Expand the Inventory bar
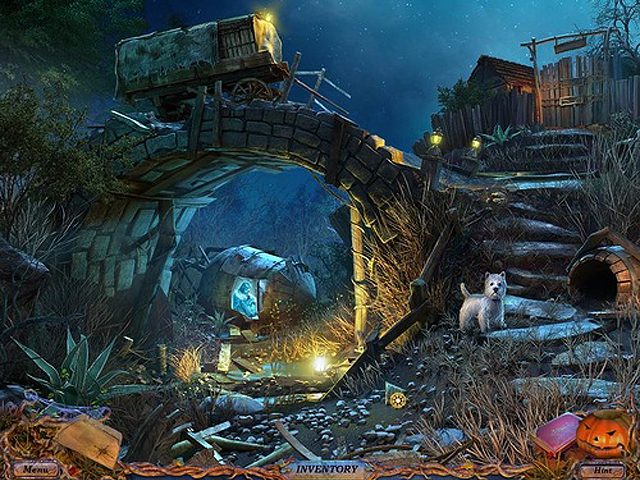Image resolution: width=640 pixels, height=480 pixels. click(x=322, y=468)
